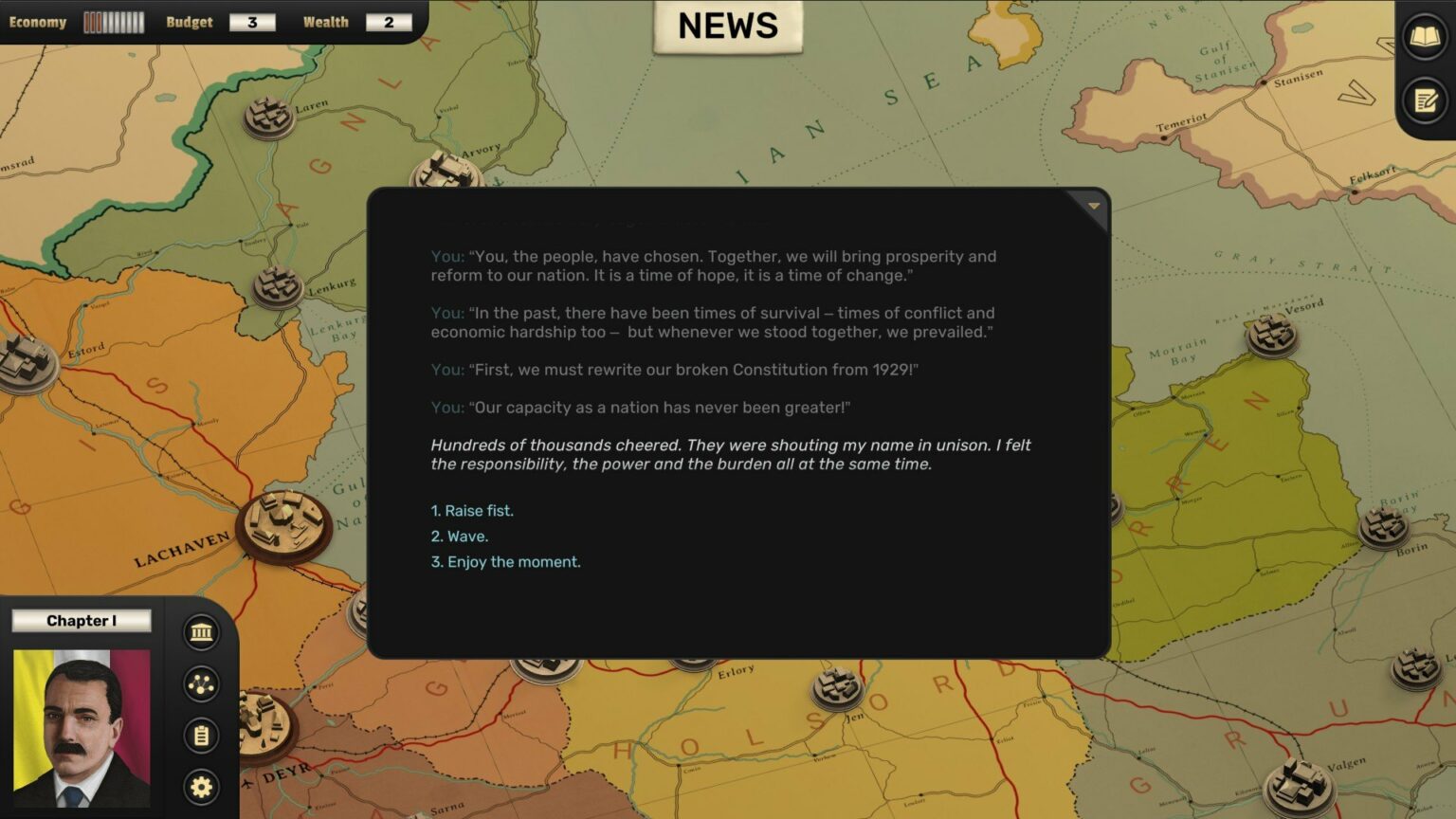
Task: Open the NEWS banner
Action: tap(728, 27)
